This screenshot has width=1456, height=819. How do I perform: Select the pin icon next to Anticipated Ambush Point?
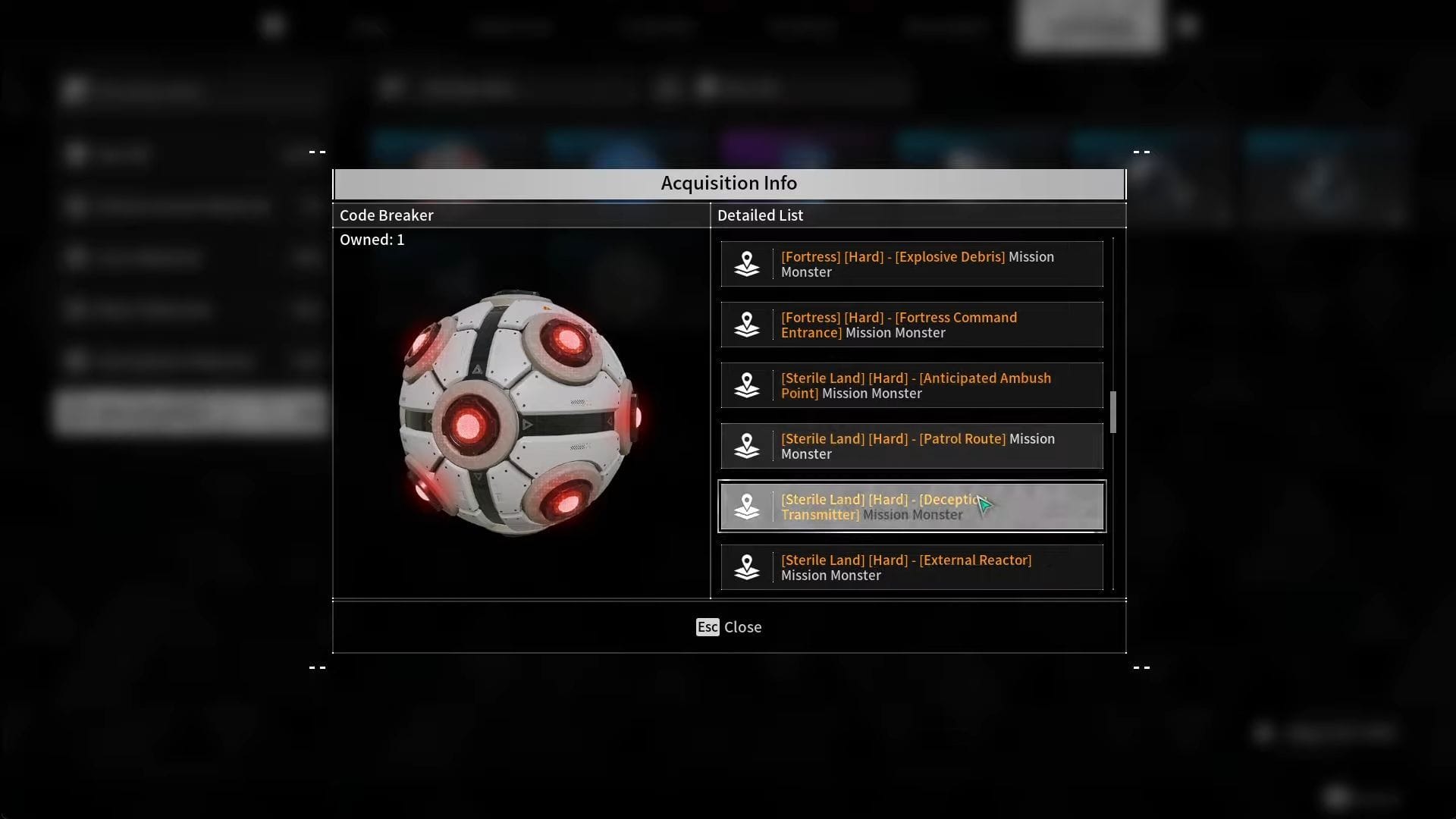click(x=748, y=385)
